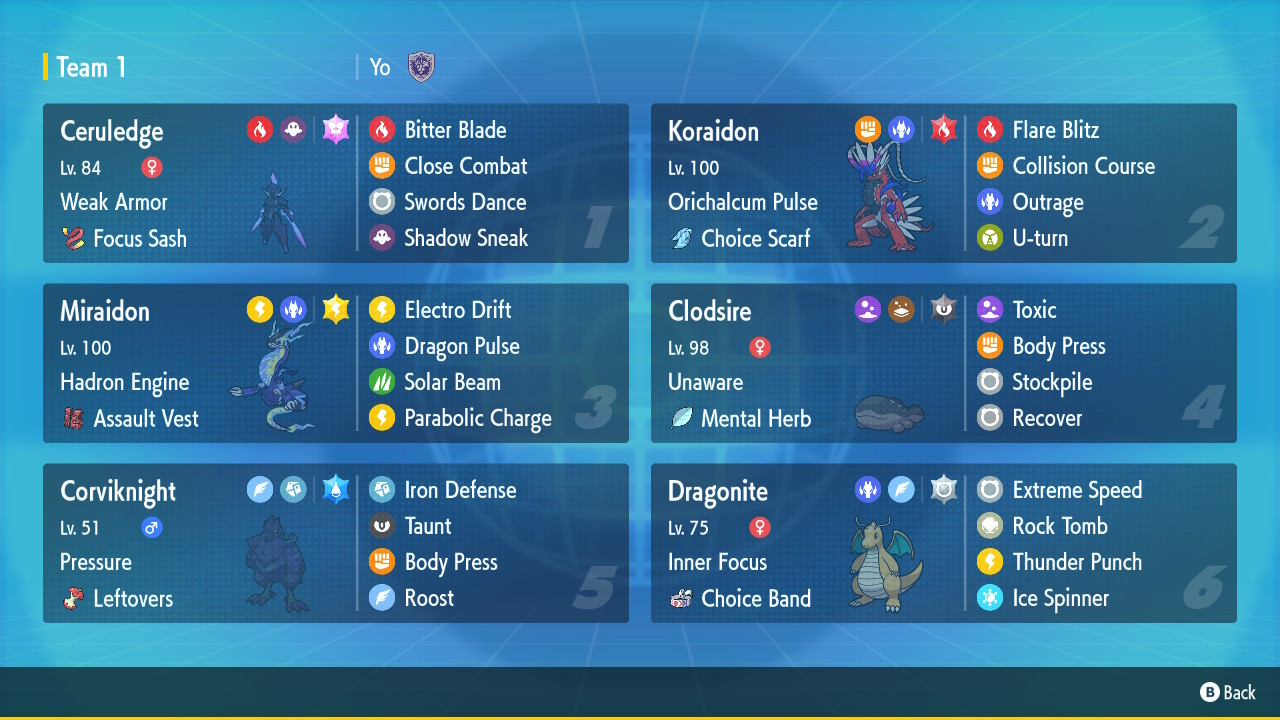Screen dimensions: 1280x720
Task: Click the trainer emblem beside Yo
Action: (x=421, y=67)
